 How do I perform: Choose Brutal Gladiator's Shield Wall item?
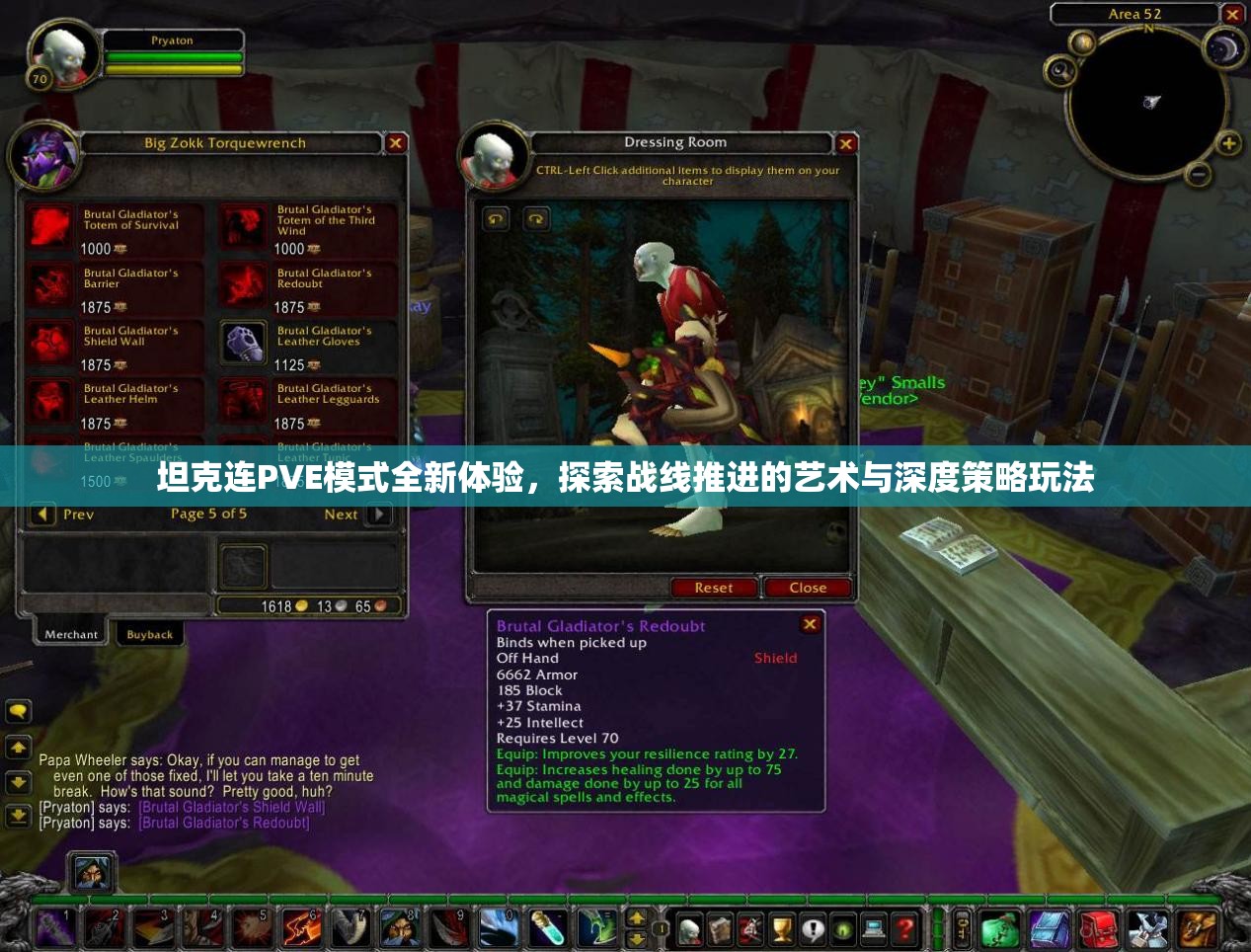49,343
